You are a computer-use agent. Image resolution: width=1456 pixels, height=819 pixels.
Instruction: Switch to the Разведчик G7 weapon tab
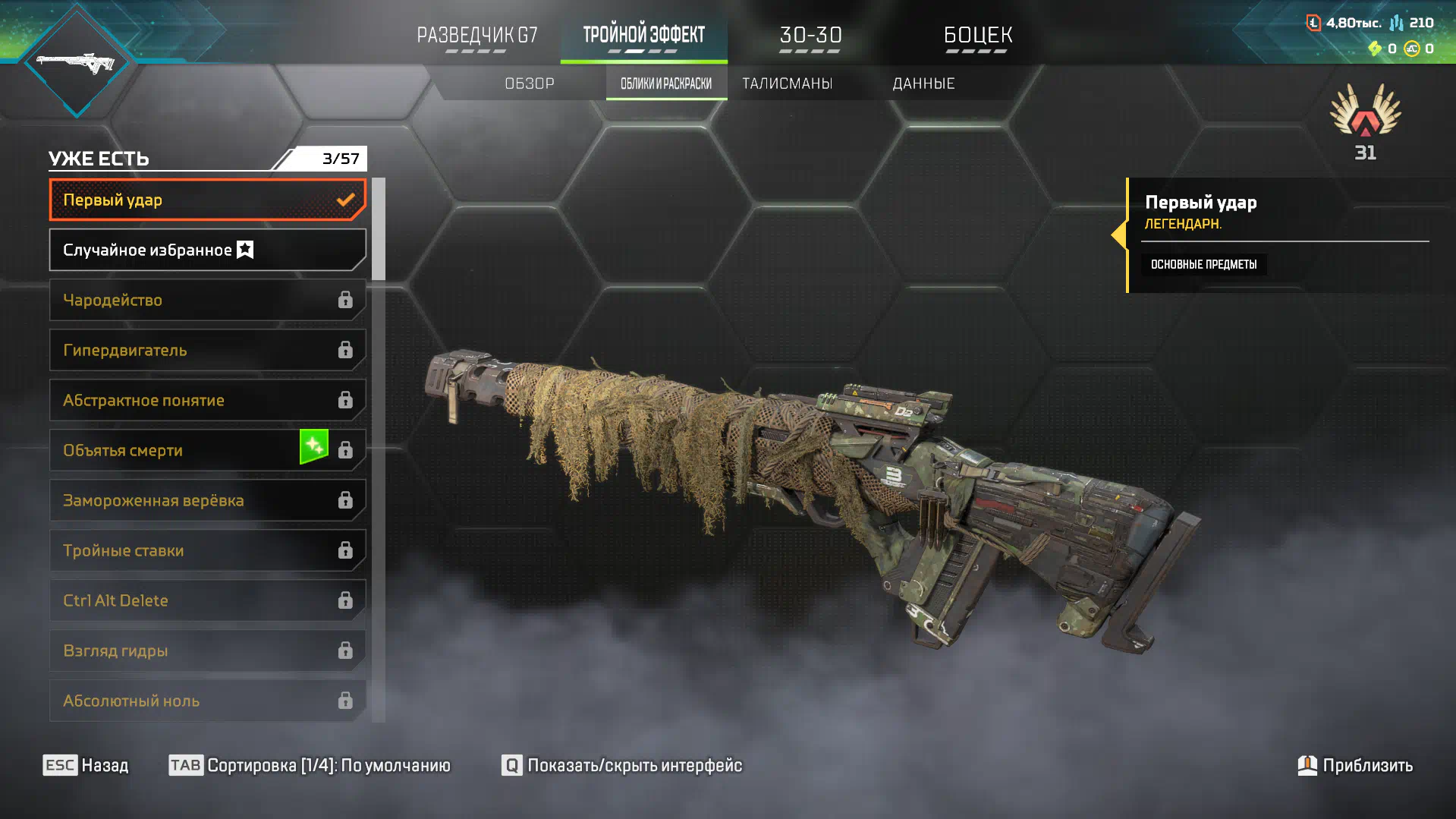[476, 35]
